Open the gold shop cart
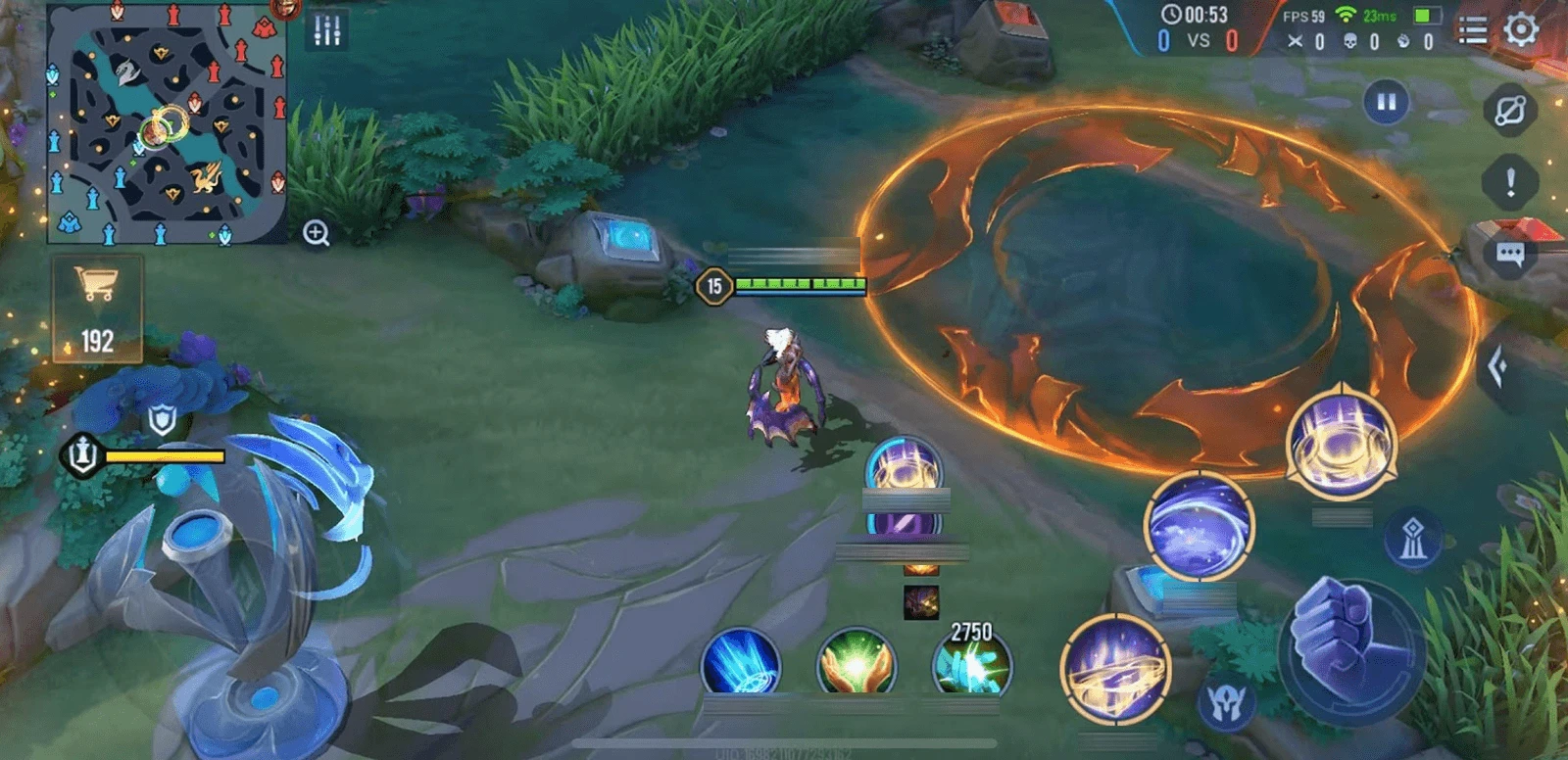Viewport: 1568px width, 760px height. [97, 308]
